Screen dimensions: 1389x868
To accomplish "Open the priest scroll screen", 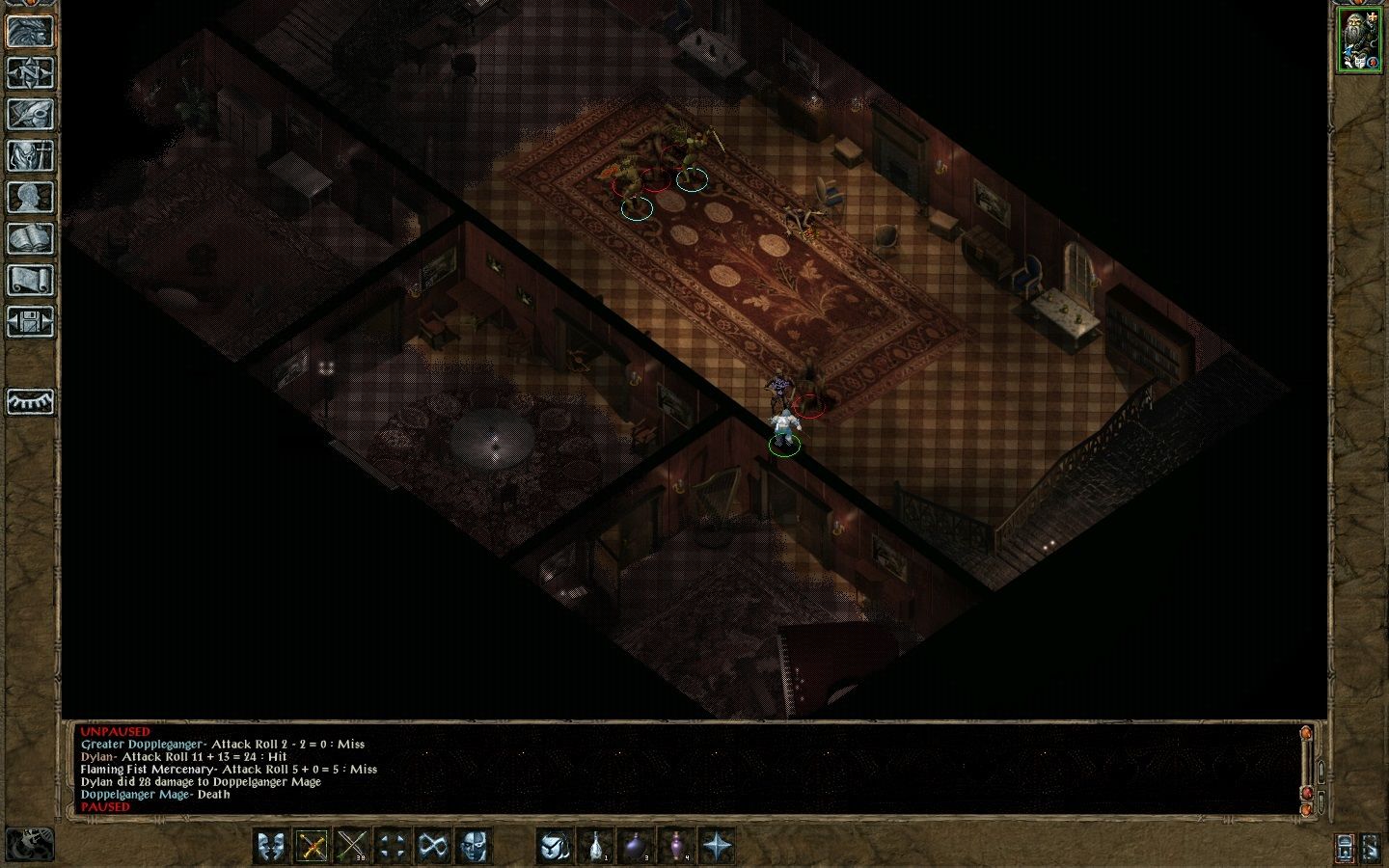I will (x=30, y=280).
